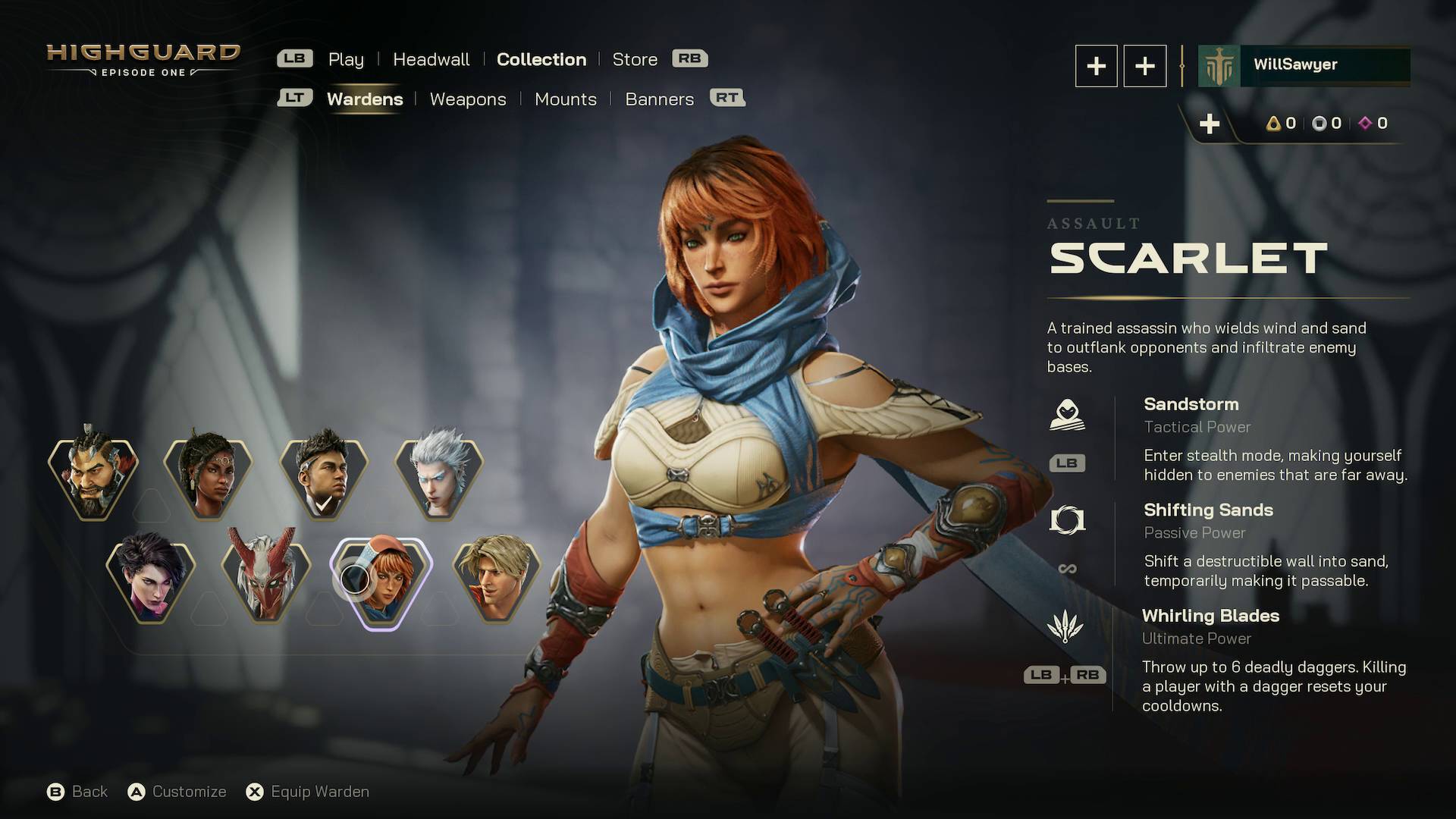This screenshot has height=819, width=1456.
Task: Click the first plus slot near the profile
Action: (1096, 65)
